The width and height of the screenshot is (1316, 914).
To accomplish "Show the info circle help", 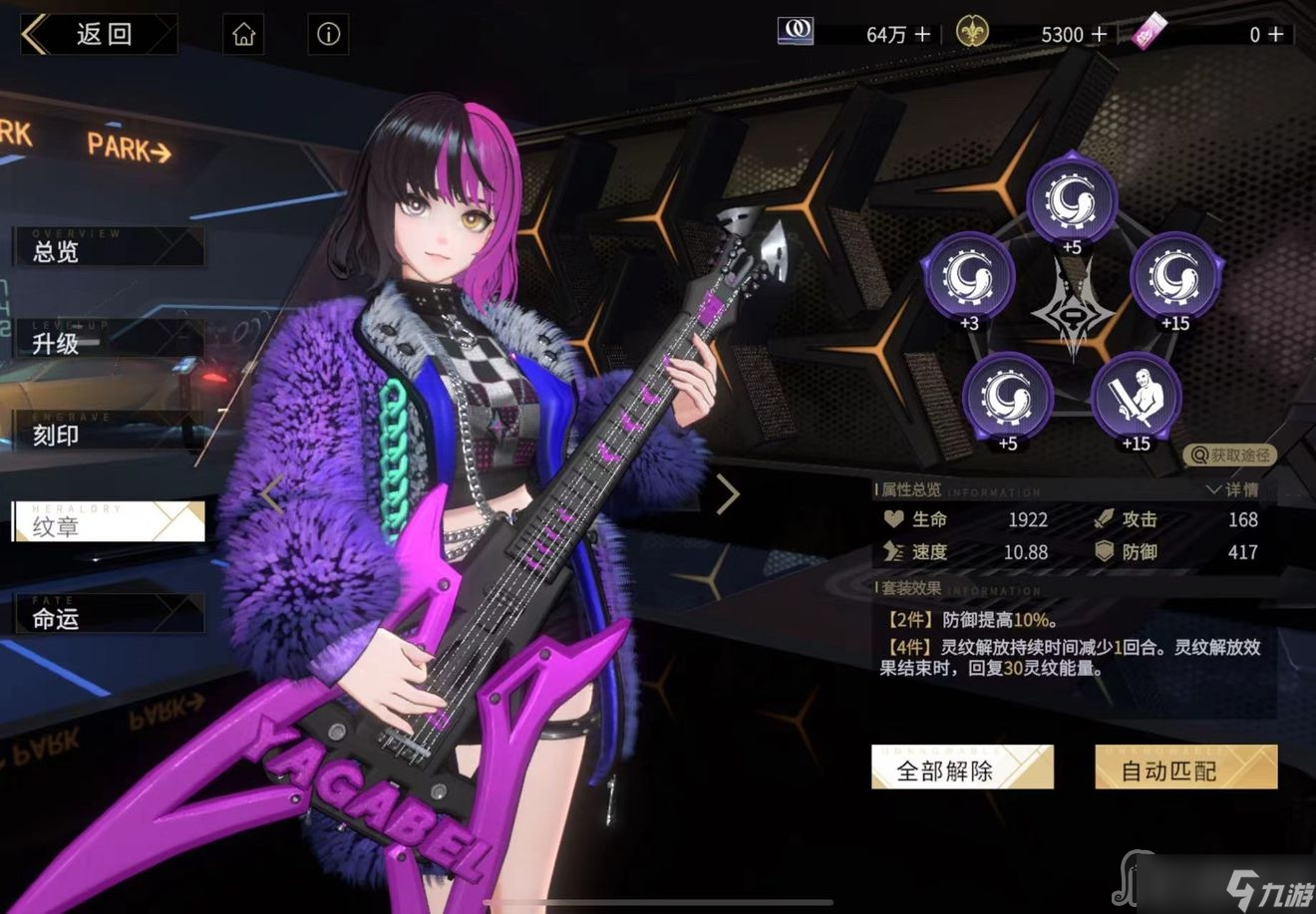I will (x=328, y=35).
